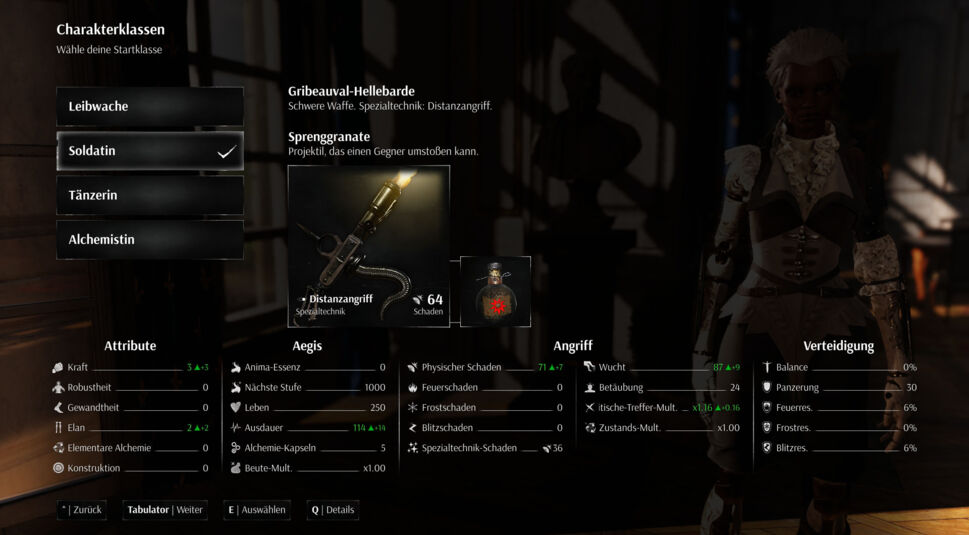
Task: Choose the Soldatin class entry
Action: 150,151
